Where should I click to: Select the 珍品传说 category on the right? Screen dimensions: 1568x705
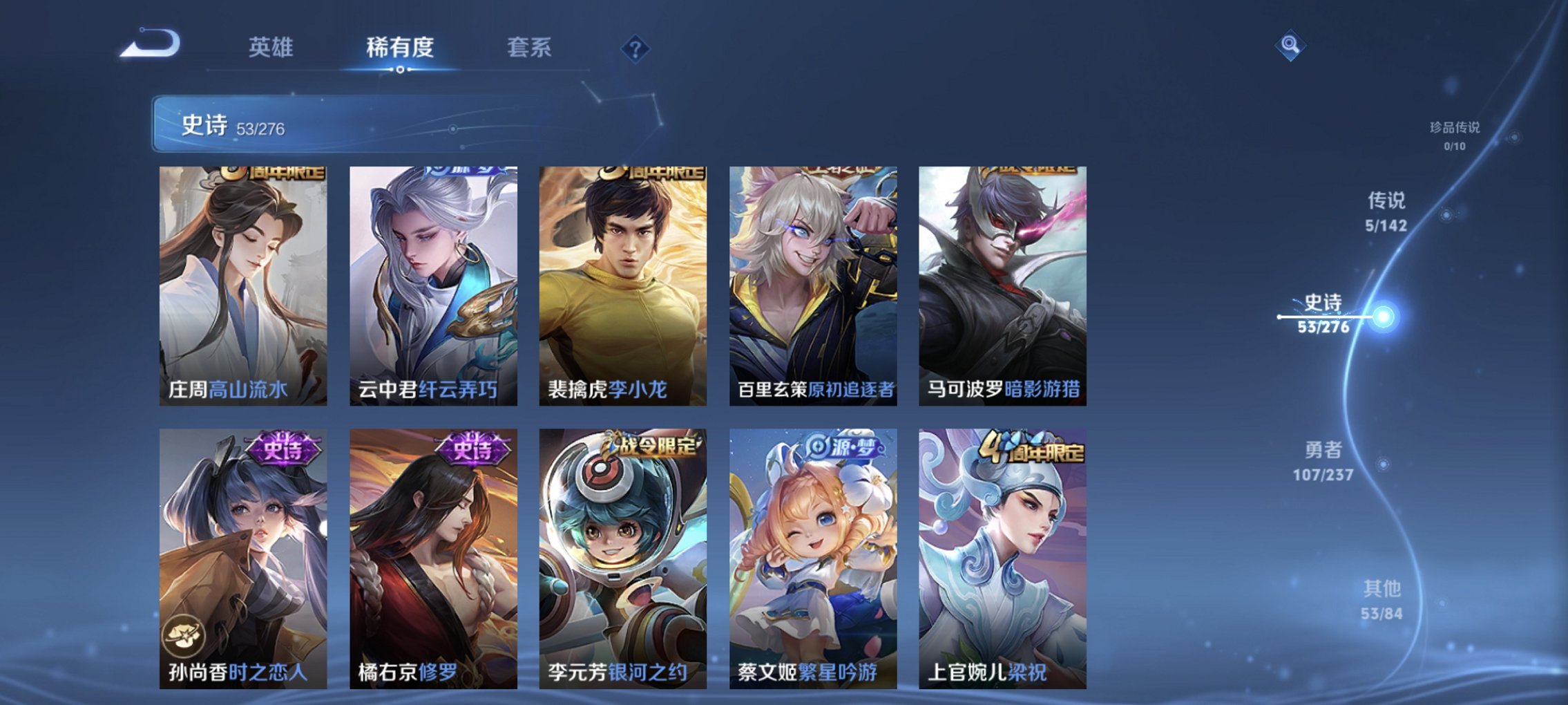1459,135
